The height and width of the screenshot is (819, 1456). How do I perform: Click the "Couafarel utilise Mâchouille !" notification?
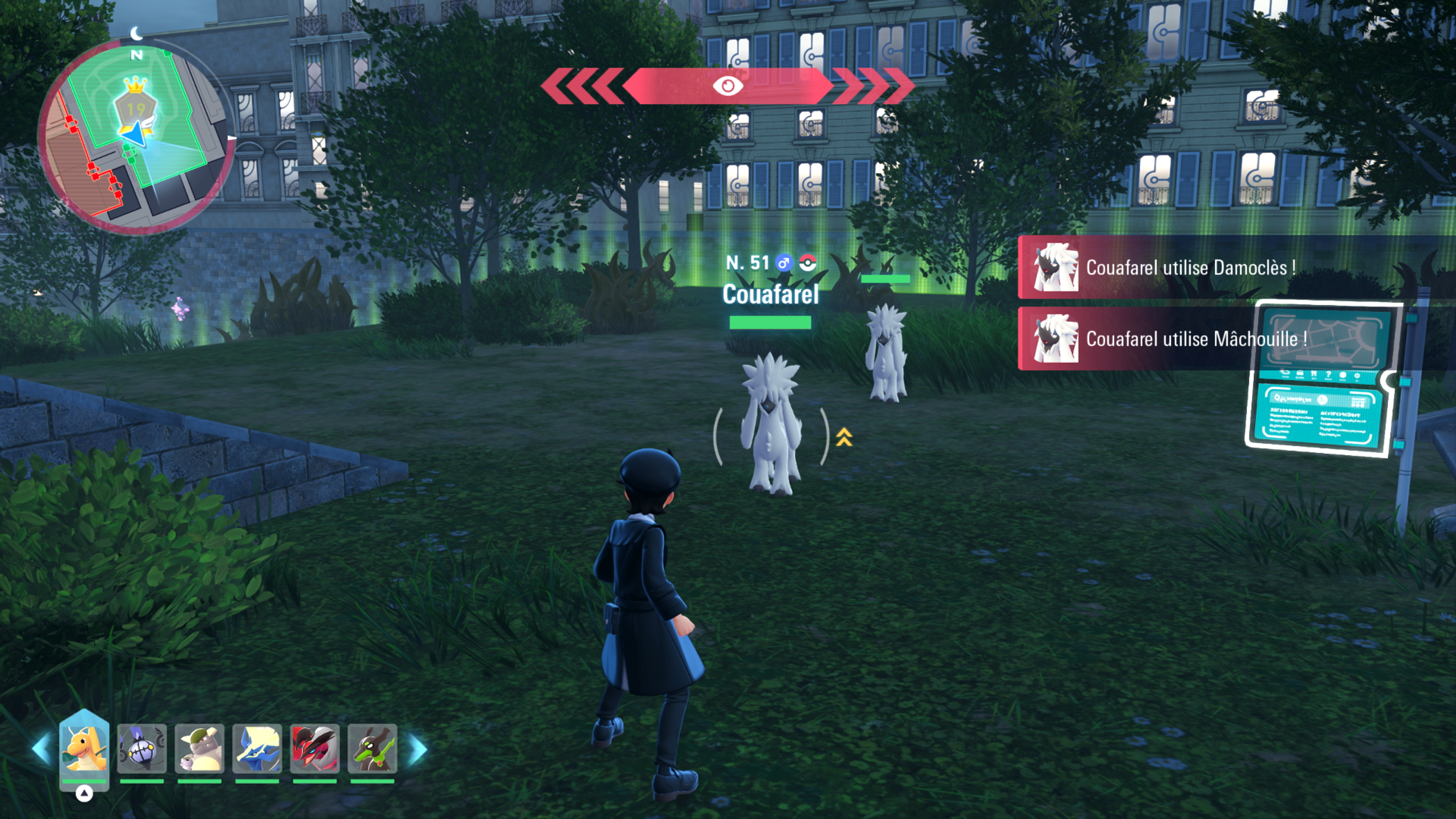pyautogui.click(x=1196, y=339)
